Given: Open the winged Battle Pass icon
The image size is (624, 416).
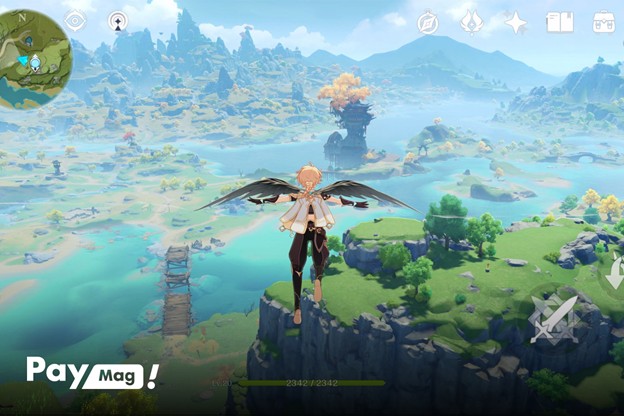Looking at the screenshot, I should click(x=472, y=22).
